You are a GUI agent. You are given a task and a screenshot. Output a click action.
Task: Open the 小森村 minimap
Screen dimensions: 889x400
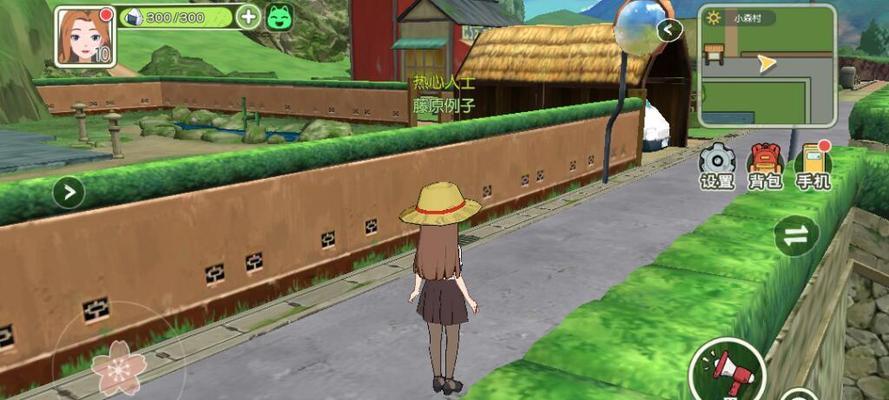click(x=767, y=64)
